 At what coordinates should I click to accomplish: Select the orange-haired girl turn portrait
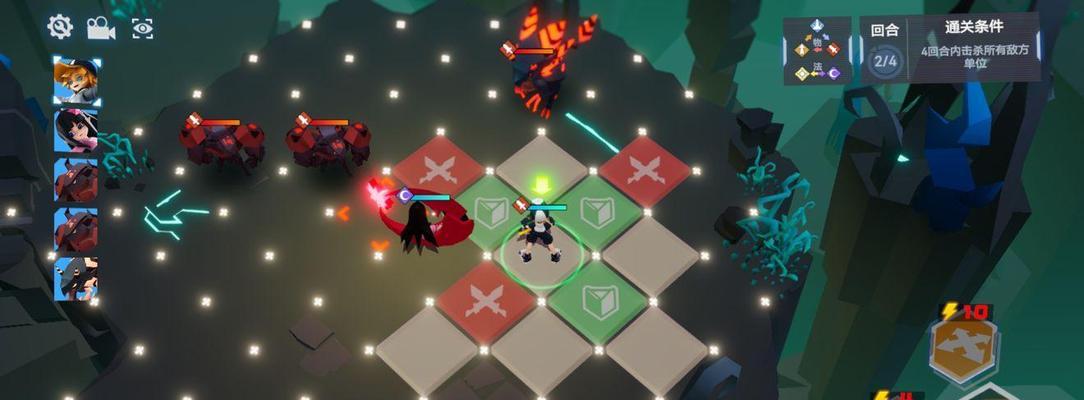click(76, 81)
